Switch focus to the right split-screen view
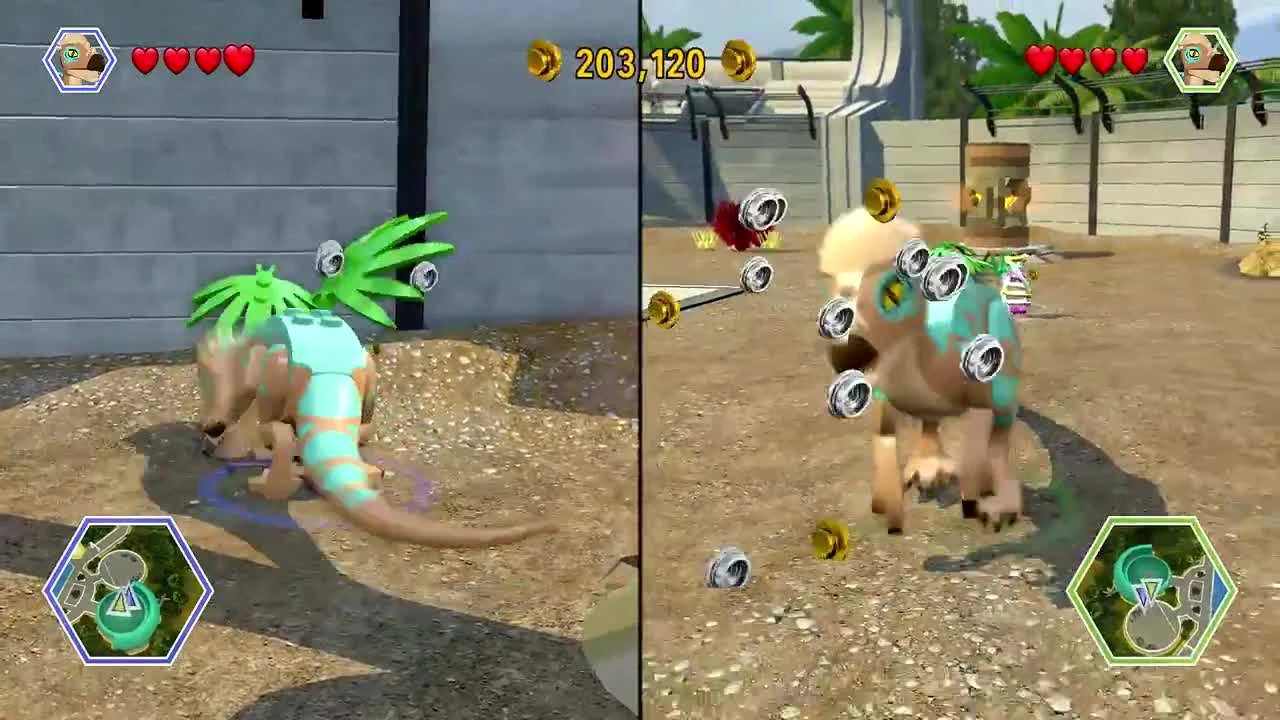The height and width of the screenshot is (720, 1280). click(960, 360)
